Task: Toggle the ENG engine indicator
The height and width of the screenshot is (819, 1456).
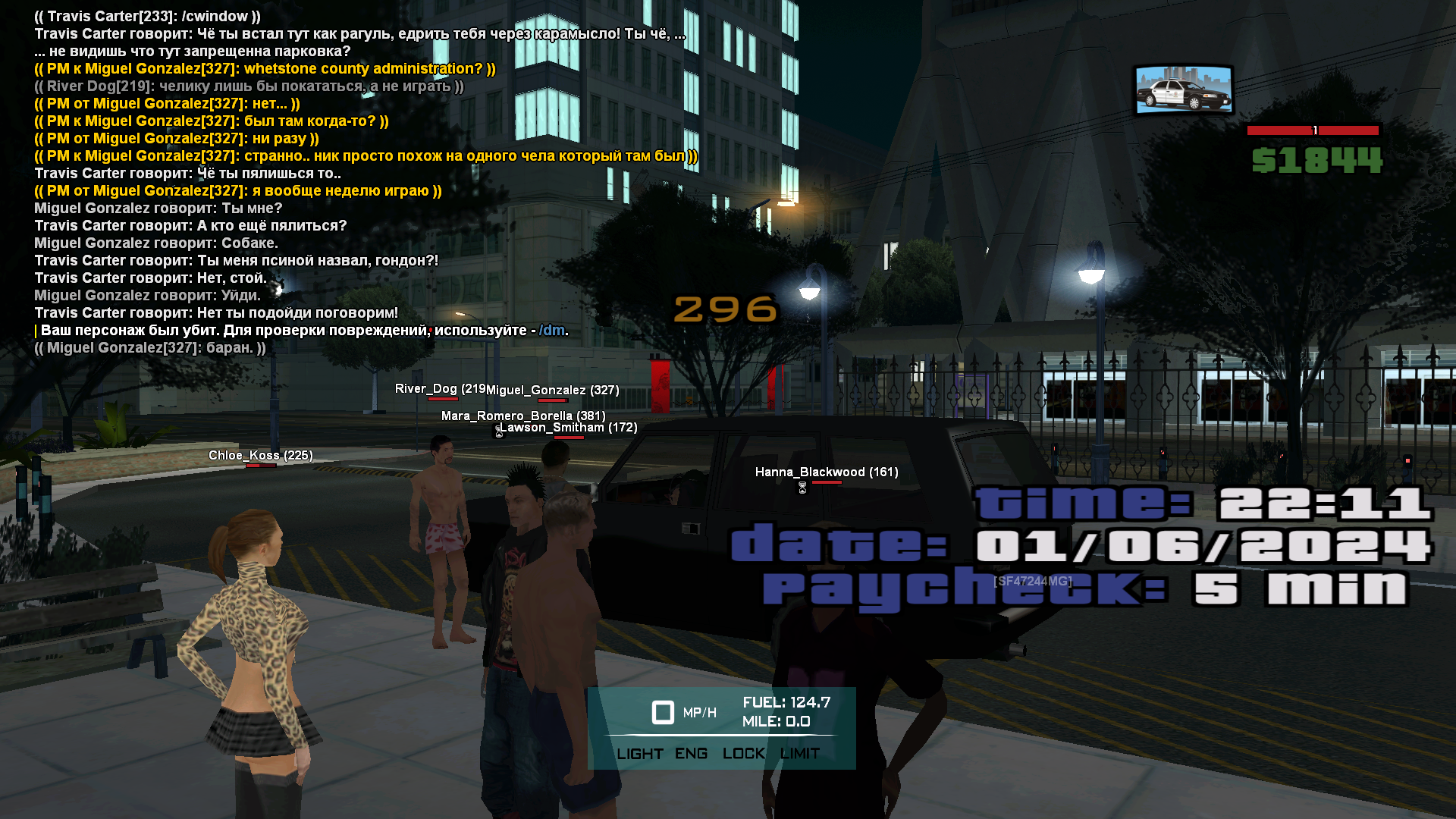Action: (x=691, y=754)
